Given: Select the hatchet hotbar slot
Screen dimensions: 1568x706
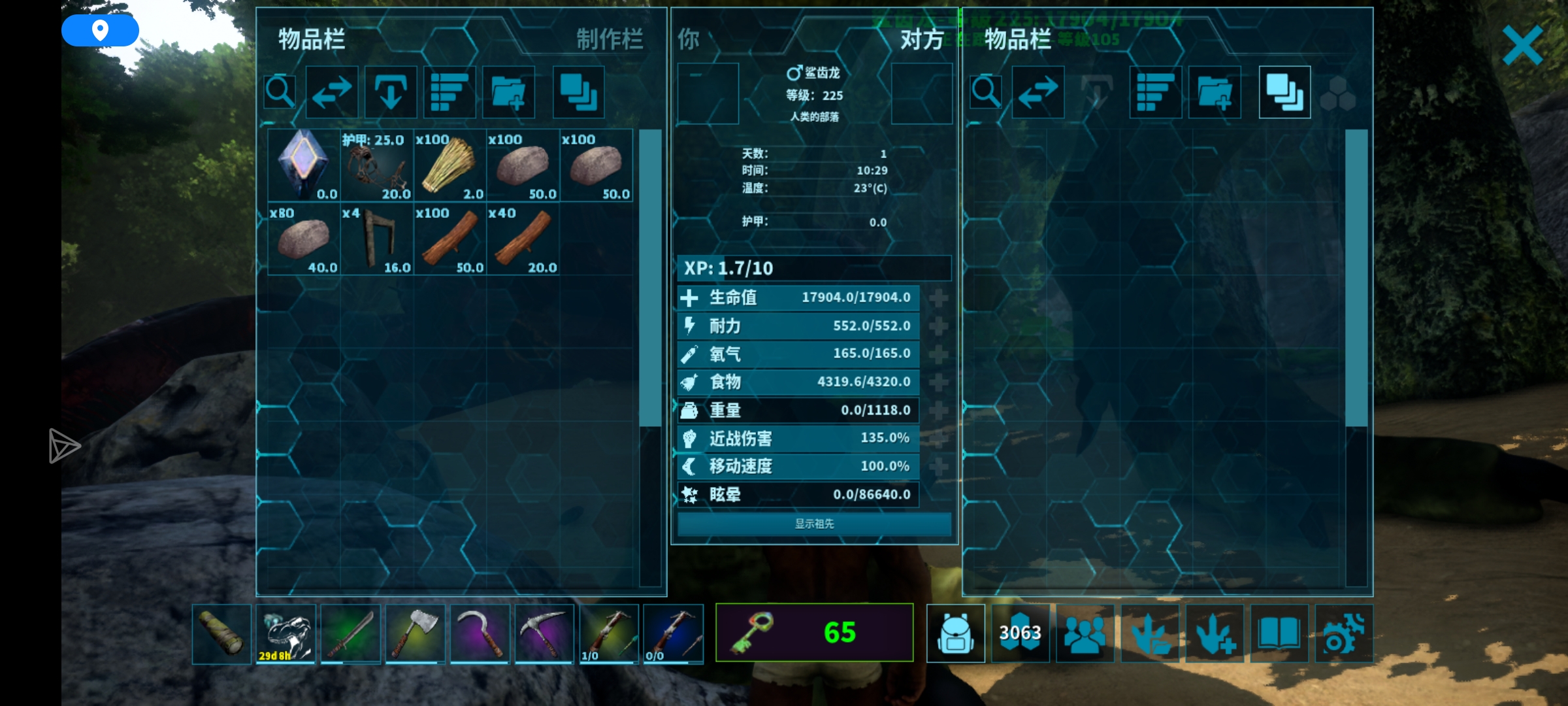Looking at the screenshot, I should pyautogui.click(x=415, y=633).
